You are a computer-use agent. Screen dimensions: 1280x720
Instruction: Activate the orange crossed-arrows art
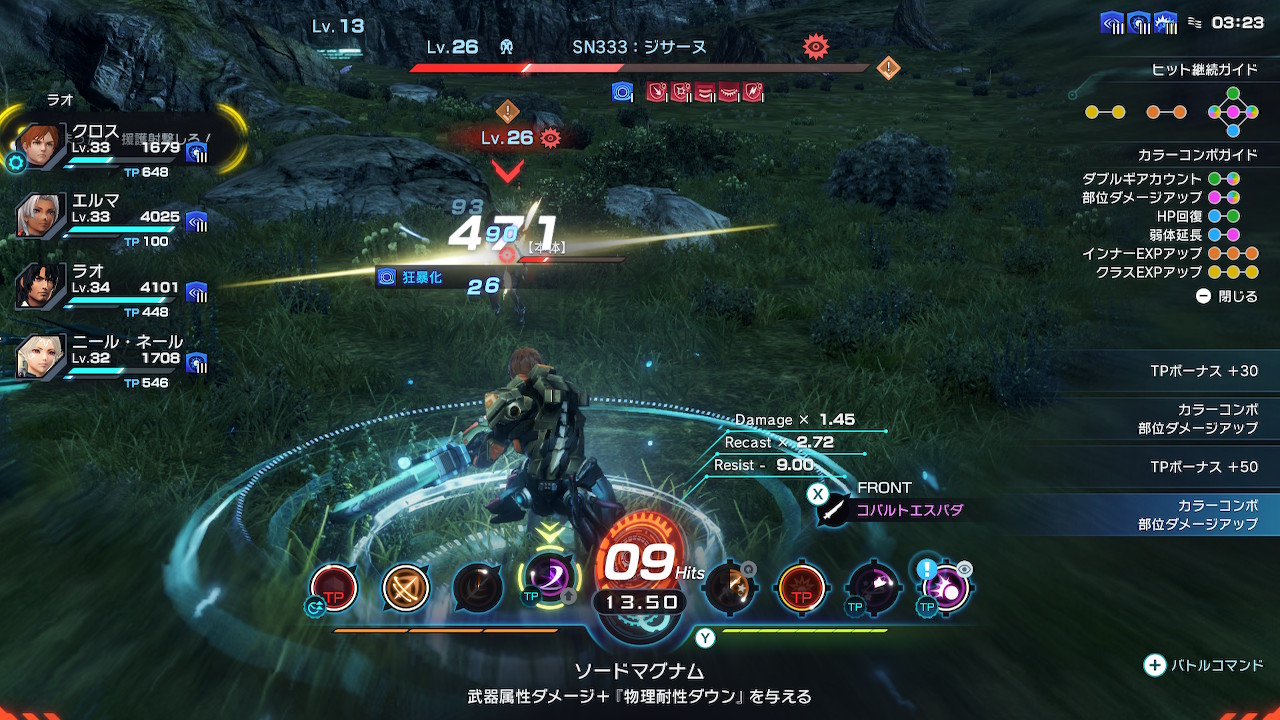(406, 588)
